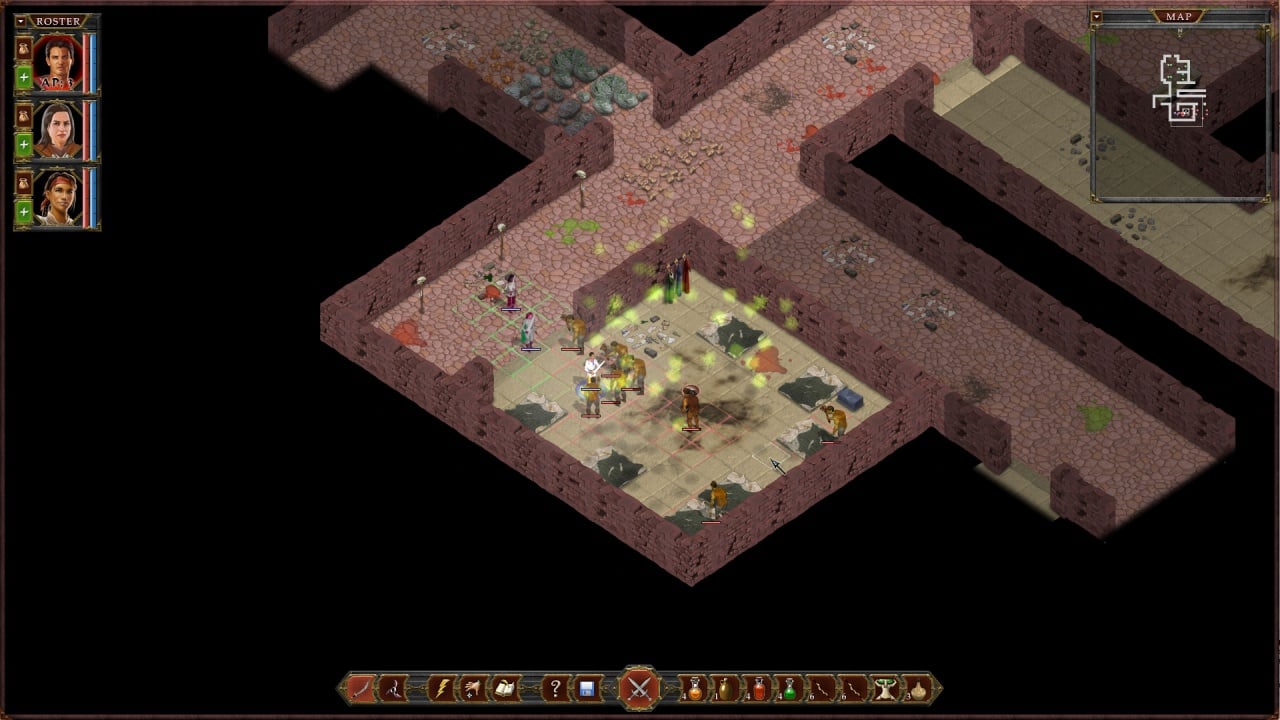Screen dimensions: 1280x720
Task: Open help with the question mark
Action: tap(555, 688)
